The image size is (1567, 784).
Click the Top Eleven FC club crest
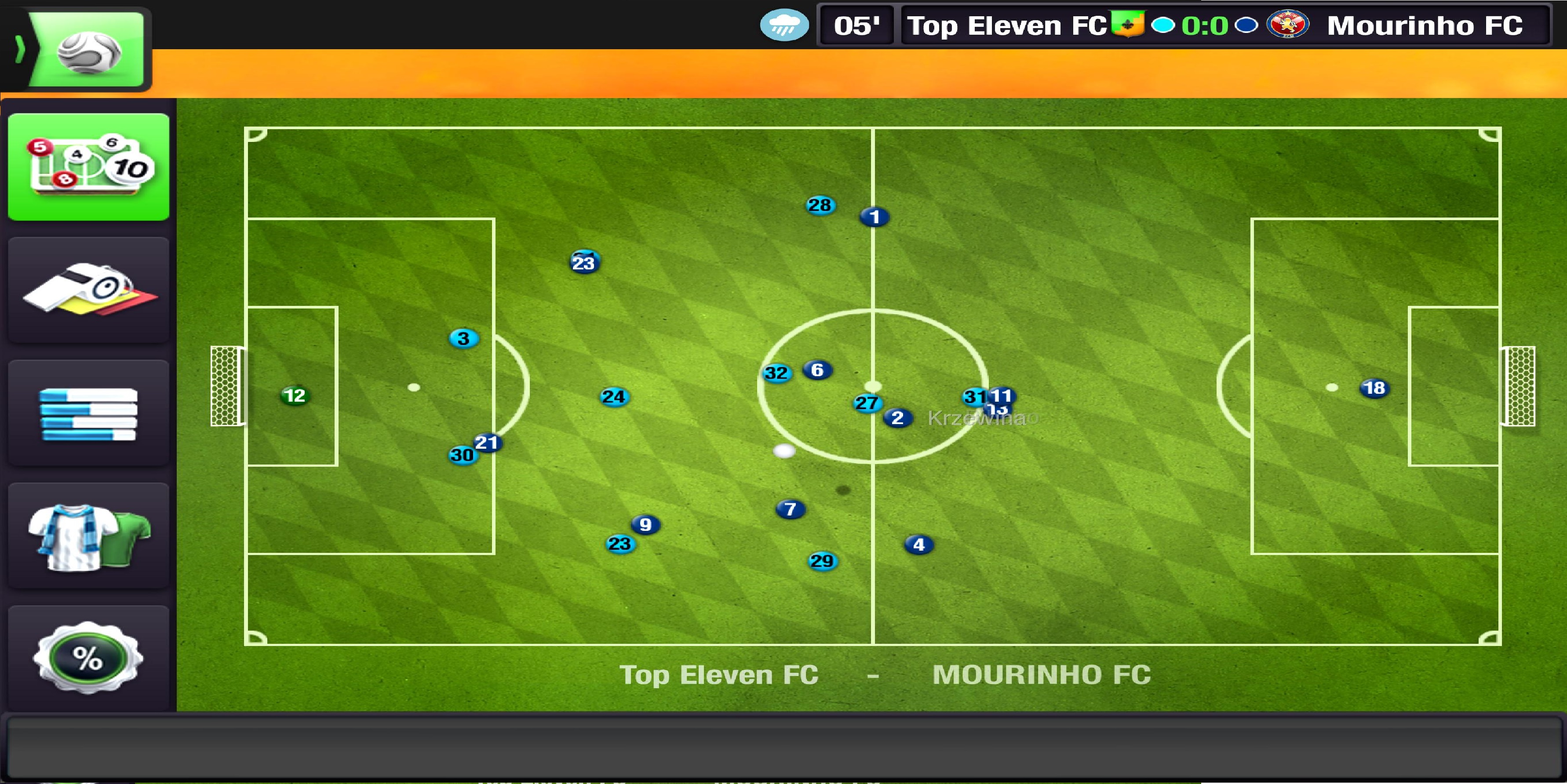click(1127, 24)
